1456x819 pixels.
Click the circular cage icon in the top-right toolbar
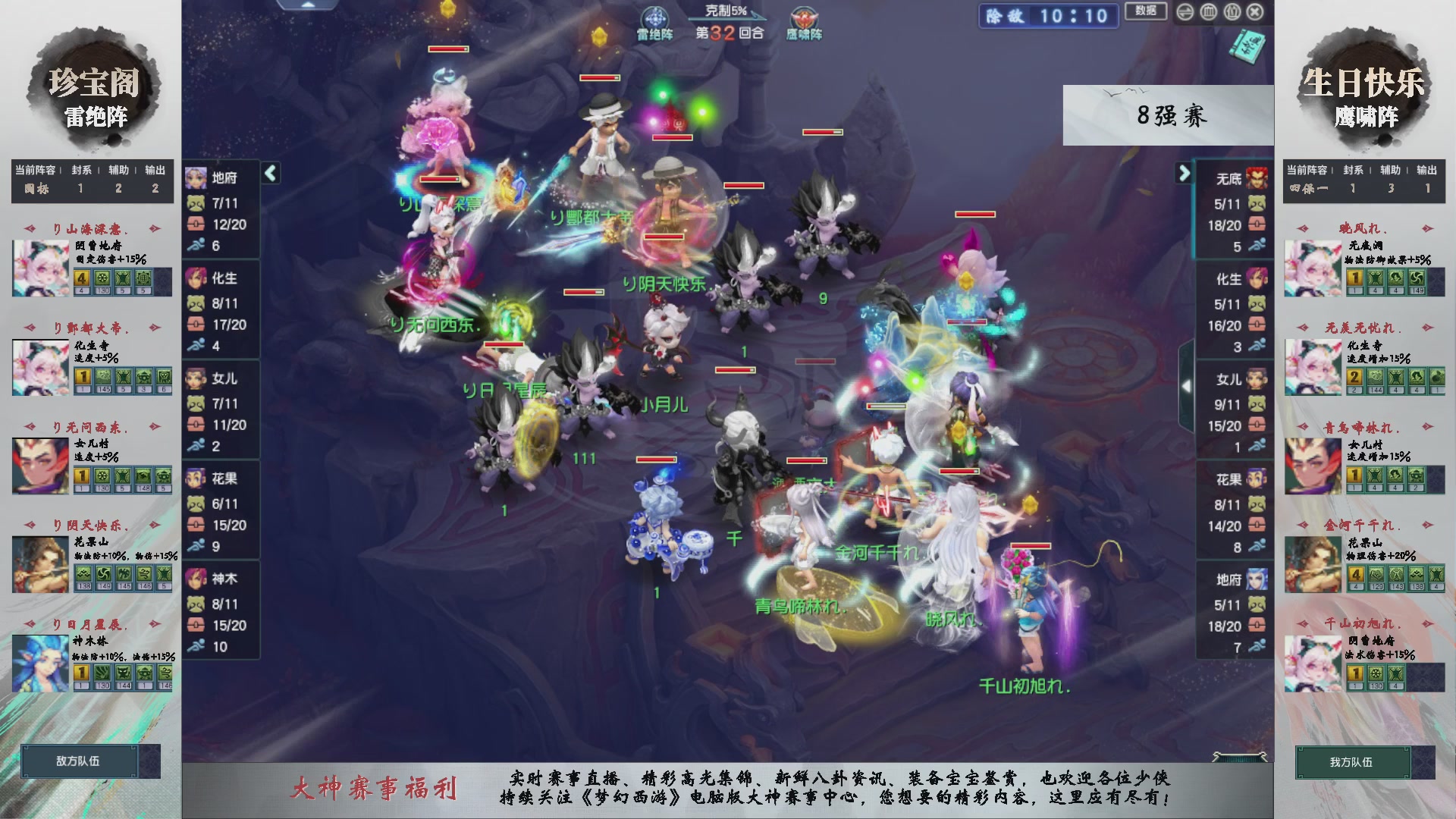point(1207,12)
